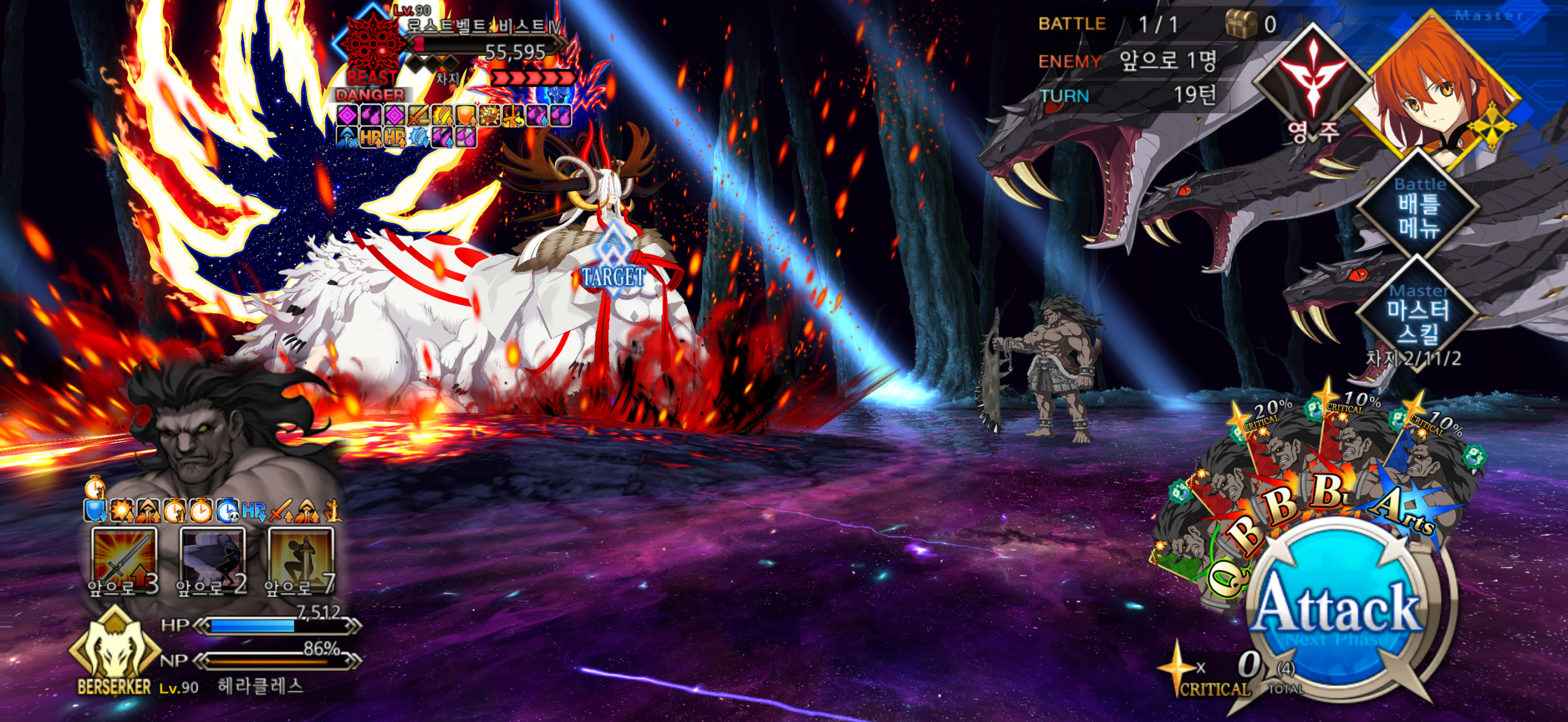Target the Beast IV enemy name plate
The width and height of the screenshot is (1568, 722).
484,27
